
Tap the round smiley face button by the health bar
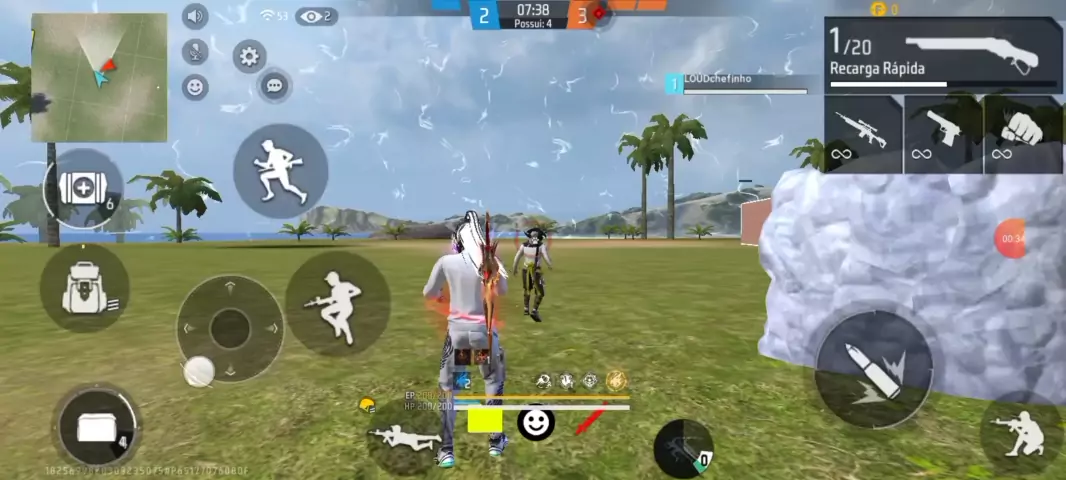(536, 422)
